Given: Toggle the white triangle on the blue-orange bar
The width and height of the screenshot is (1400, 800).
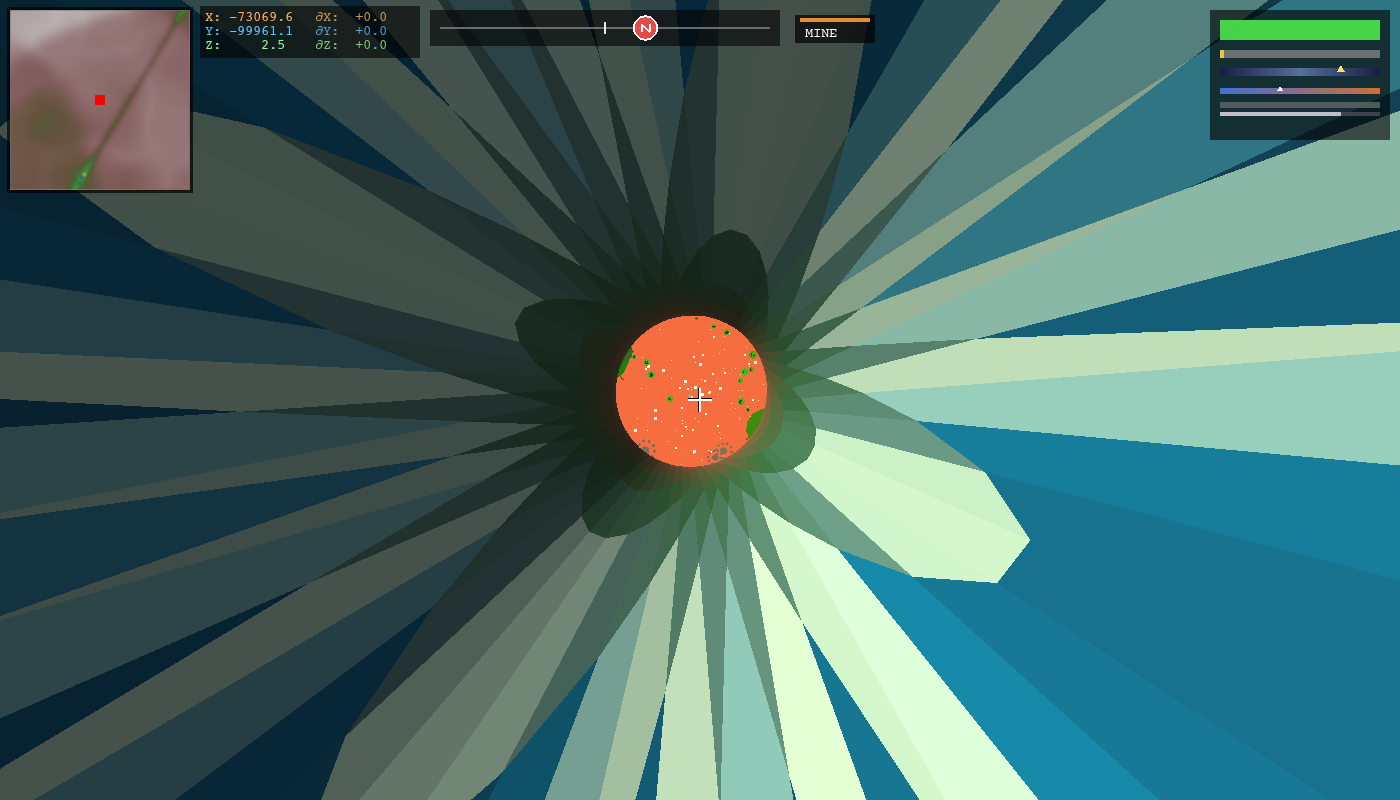Looking at the screenshot, I should pyautogui.click(x=1280, y=89).
